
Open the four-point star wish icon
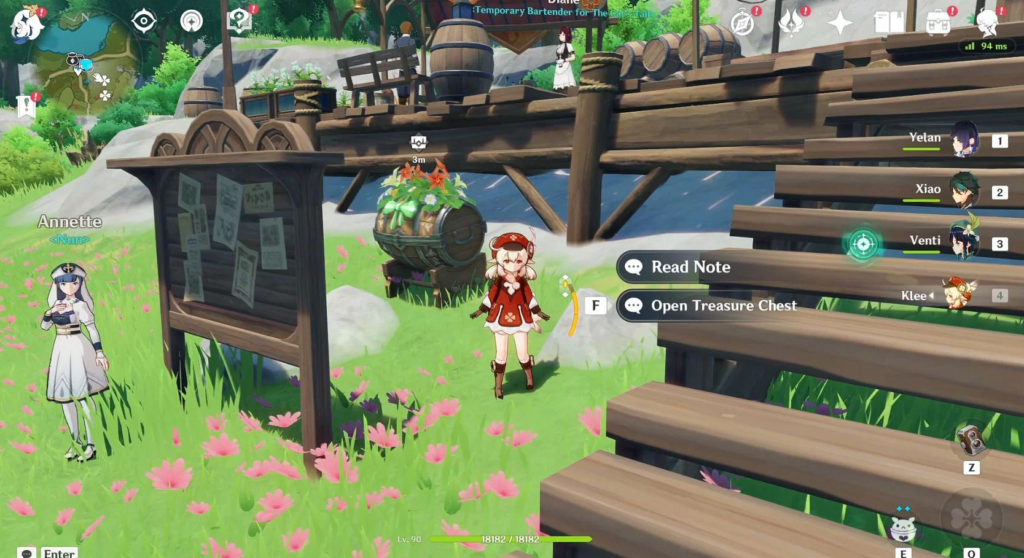pos(841,22)
